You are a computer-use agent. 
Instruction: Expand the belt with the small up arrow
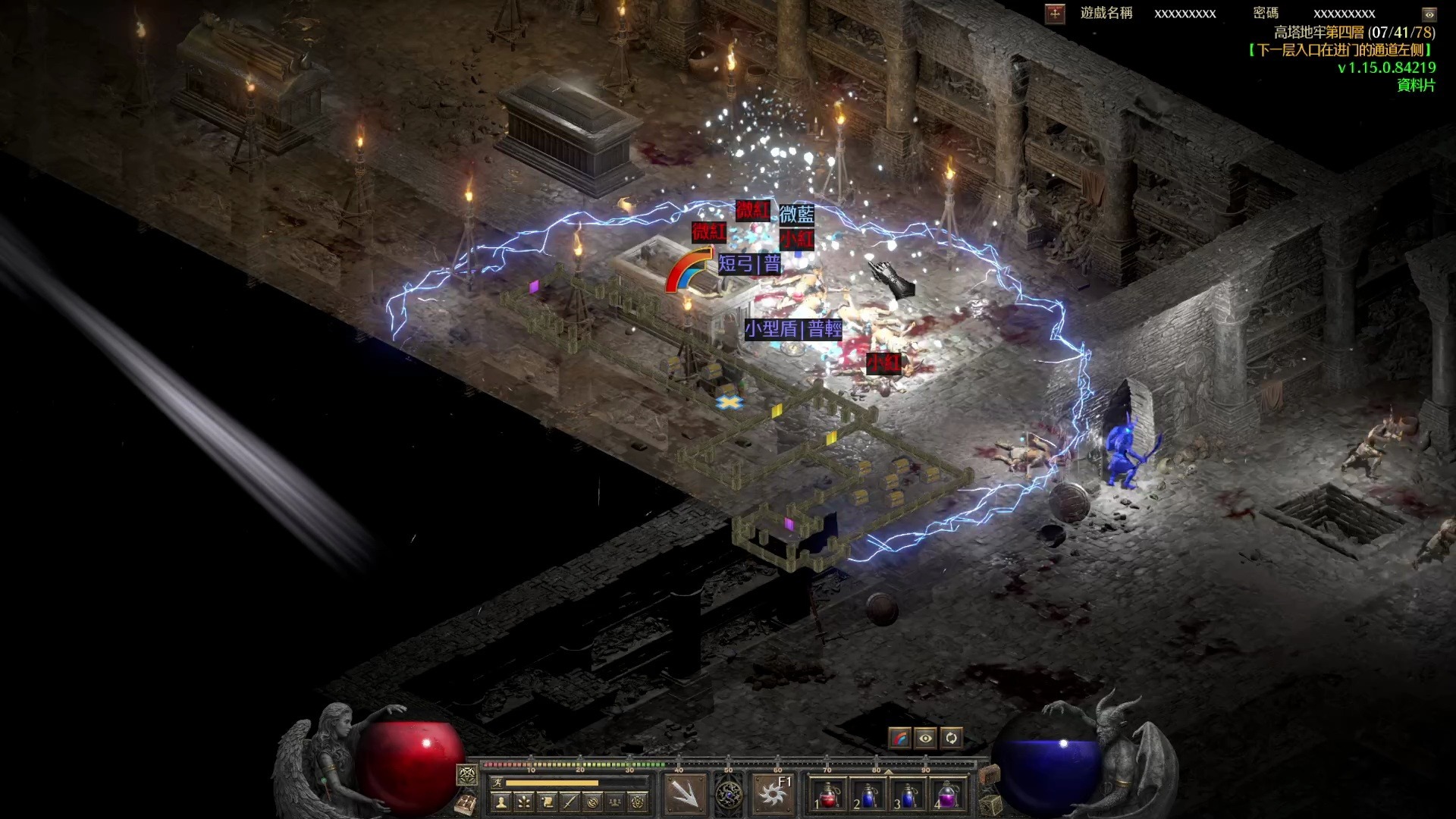(888, 771)
